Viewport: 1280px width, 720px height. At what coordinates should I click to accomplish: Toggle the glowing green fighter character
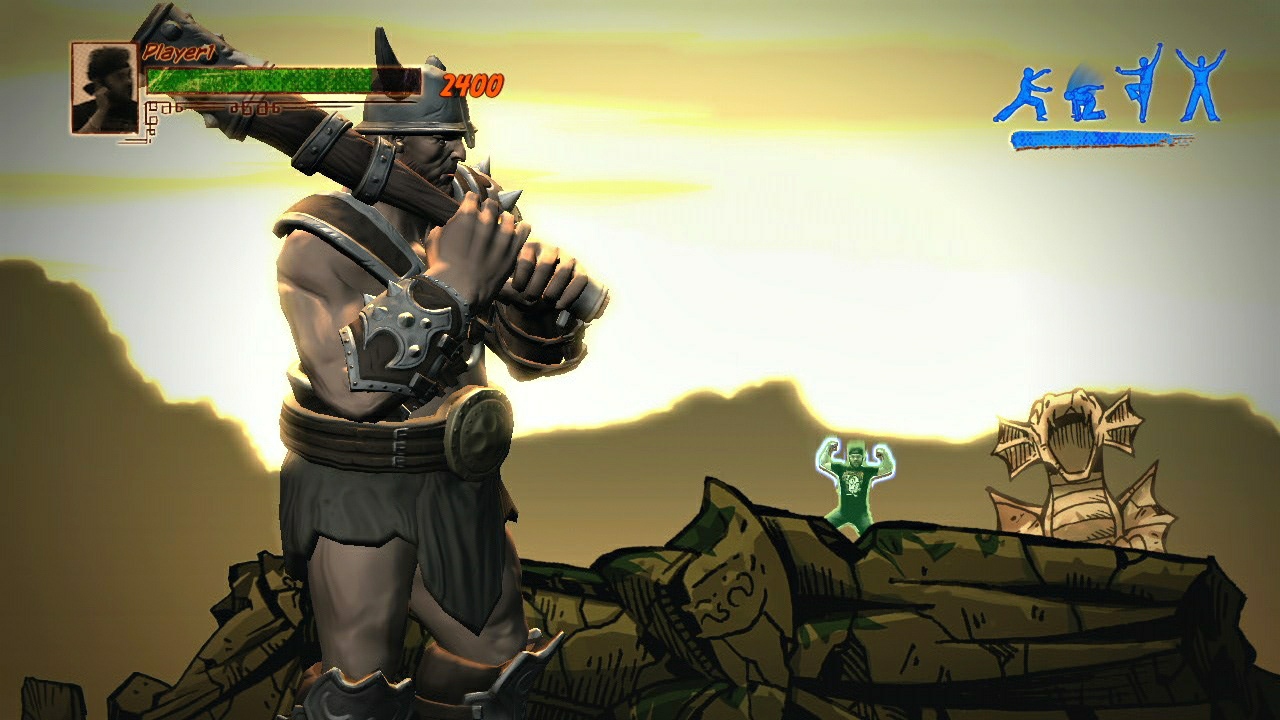tap(855, 480)
